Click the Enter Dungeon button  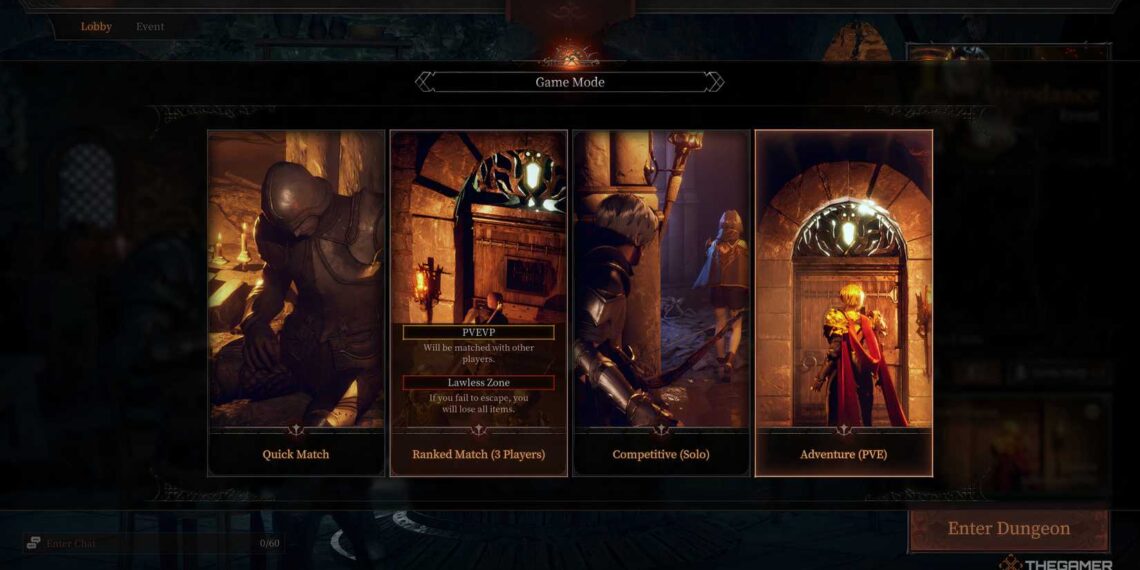(x=1008, y=529)
